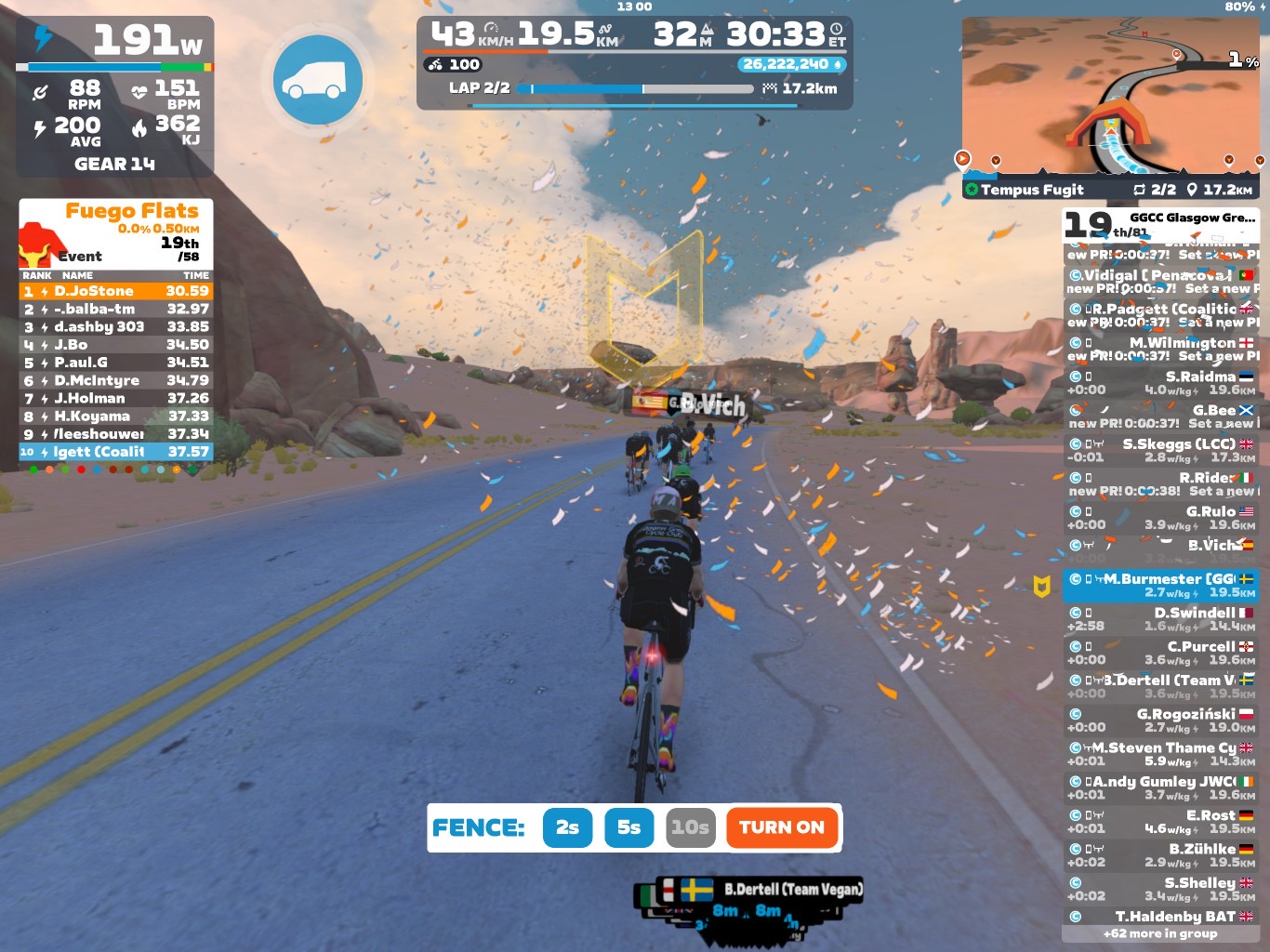
Task: Click E.Rost in the rider list
Action: click(x=1160, y=822)
